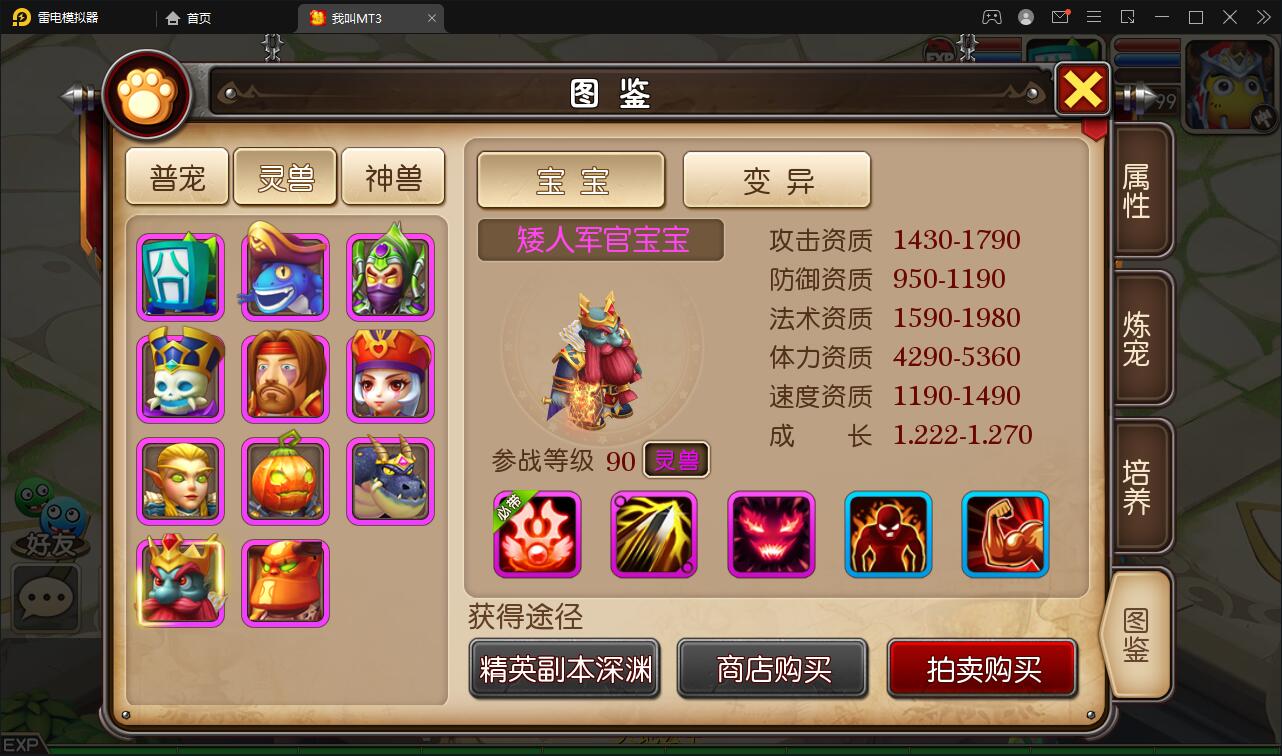Switch to the 变异 tab
Viewport: 1282px width, 756px height.
coord(777,180)
